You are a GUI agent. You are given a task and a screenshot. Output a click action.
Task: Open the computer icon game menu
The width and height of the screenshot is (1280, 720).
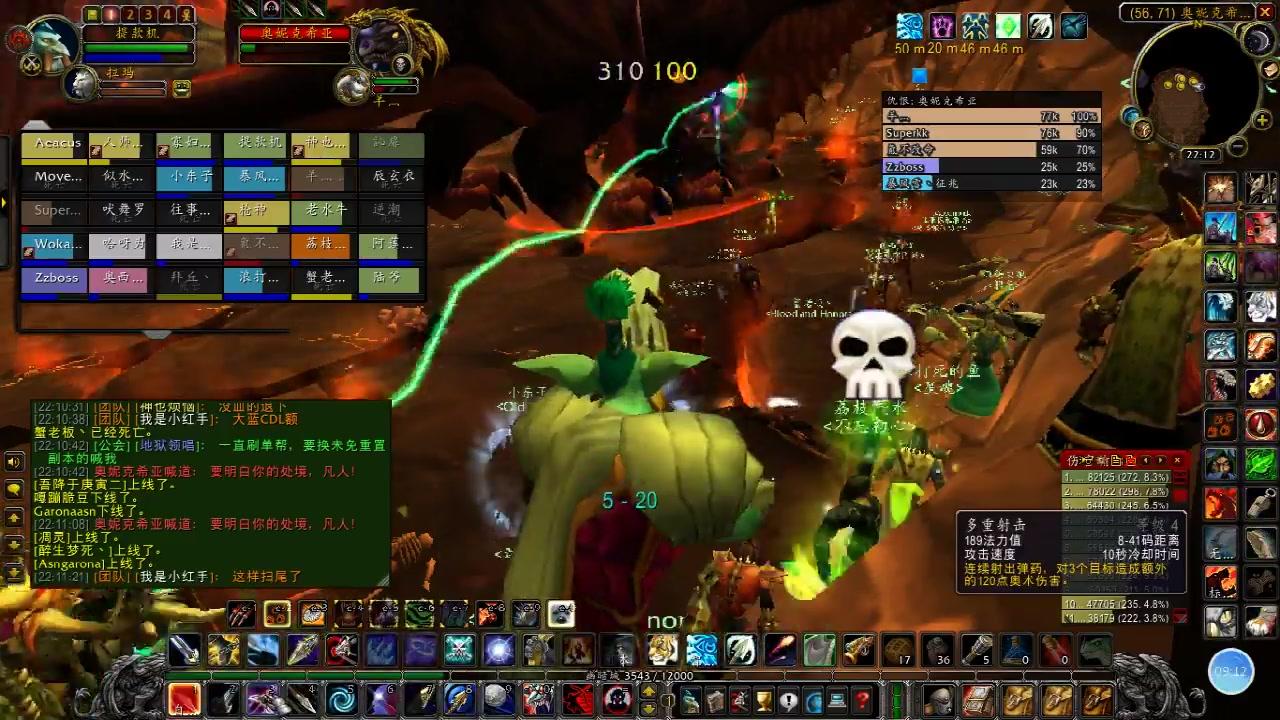(x=838, y=699)
